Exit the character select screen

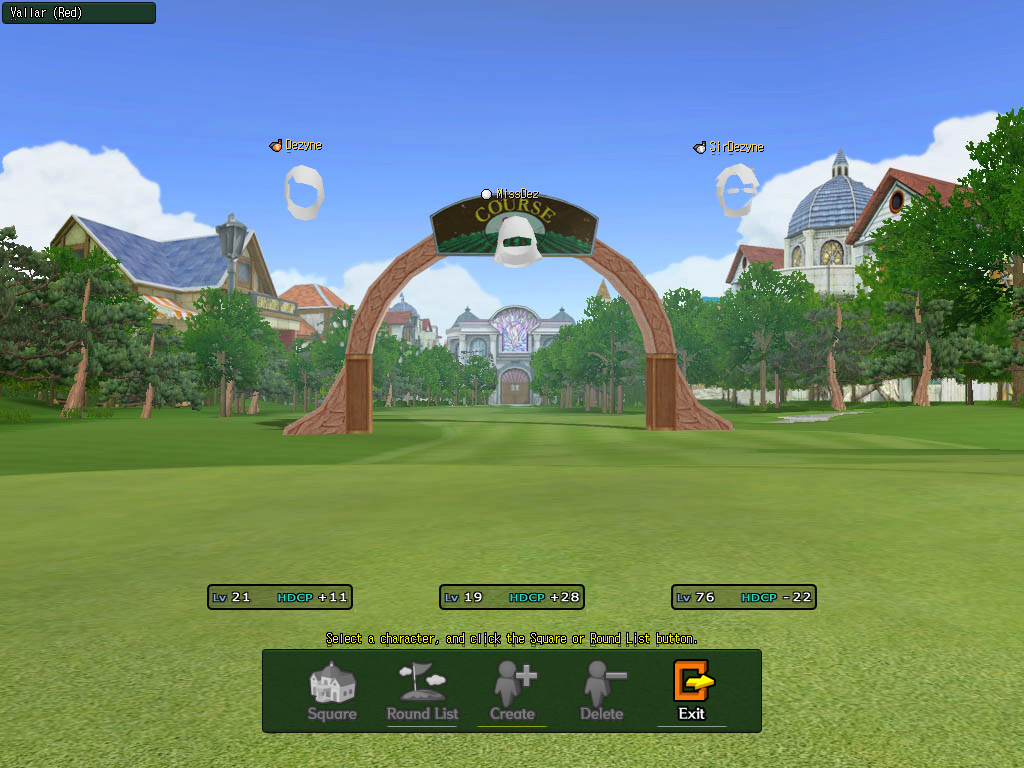[692, 691]
